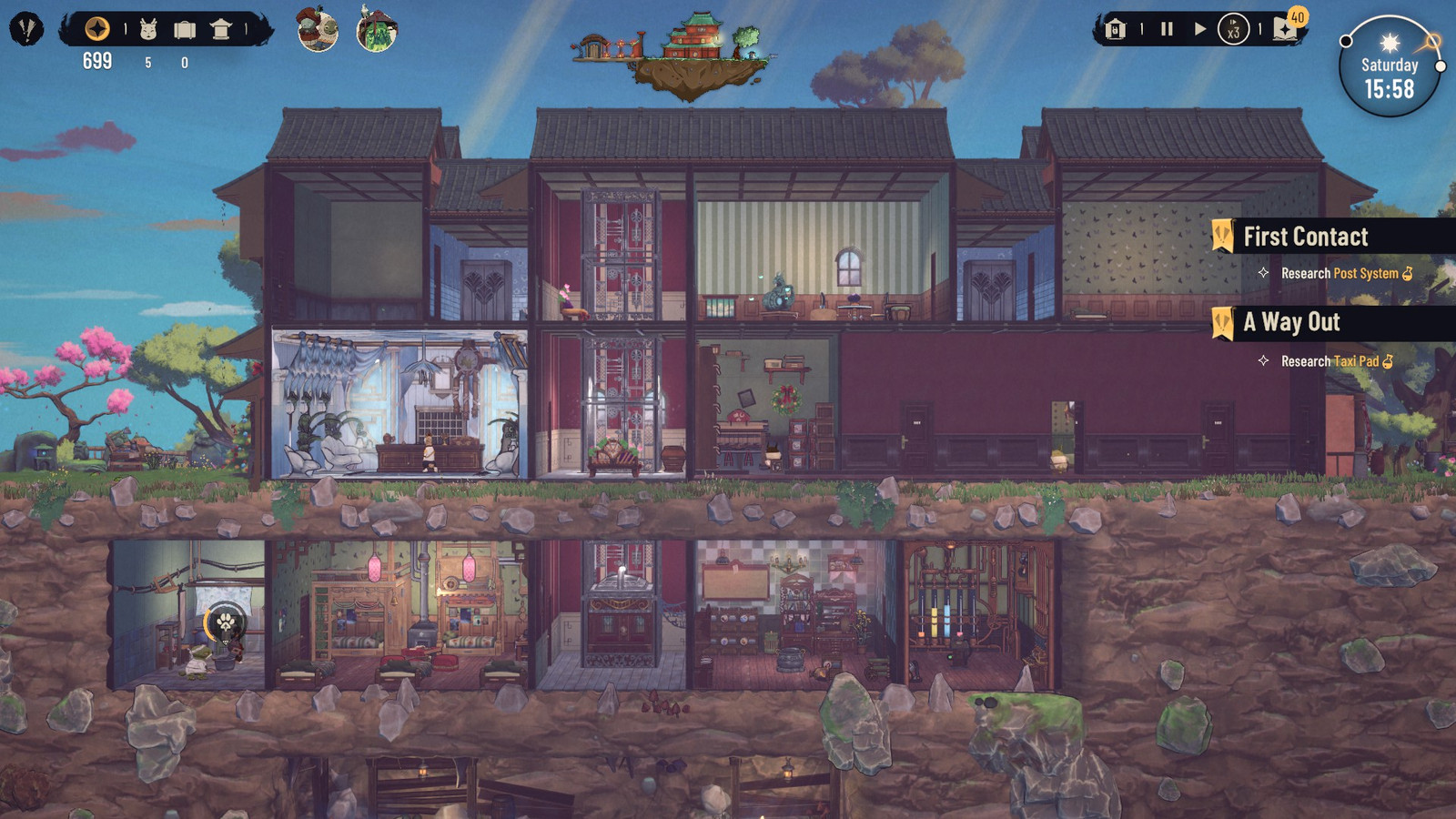Select the two frog characters portrait
Viewport: 1456px width, 819px height.
(x=318, y=30)
